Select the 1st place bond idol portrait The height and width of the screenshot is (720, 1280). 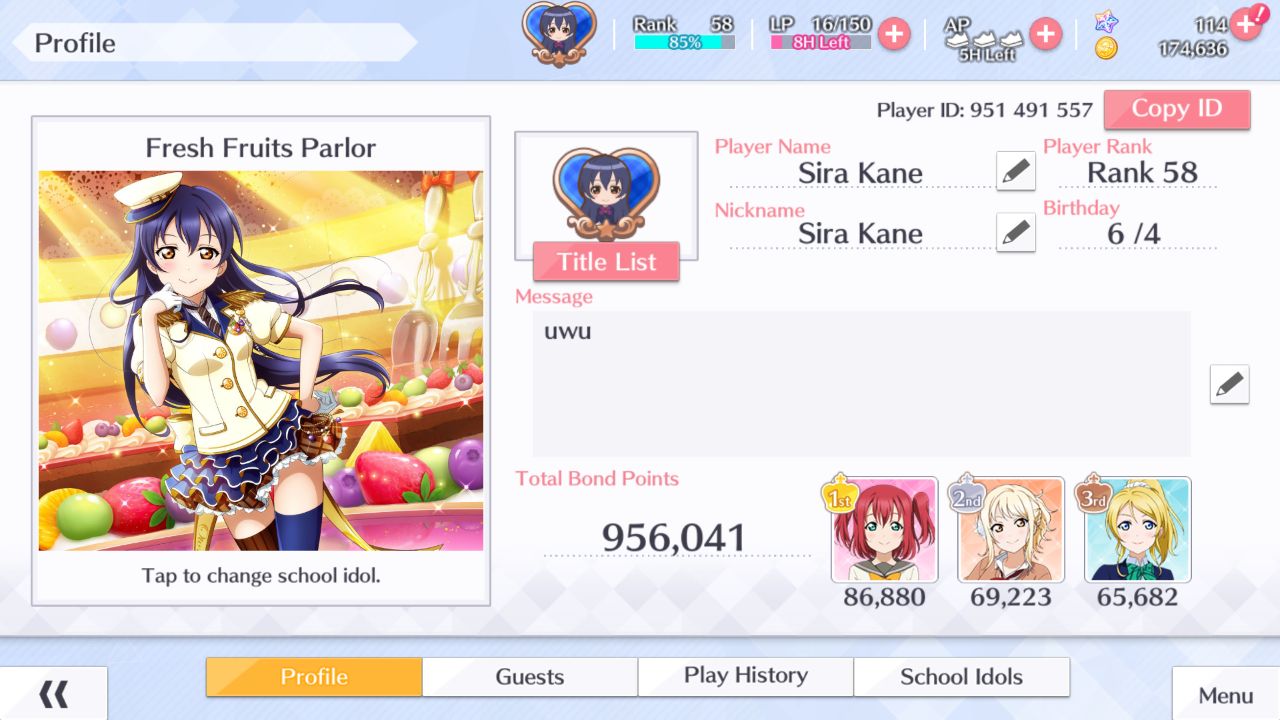pos(884,530)
